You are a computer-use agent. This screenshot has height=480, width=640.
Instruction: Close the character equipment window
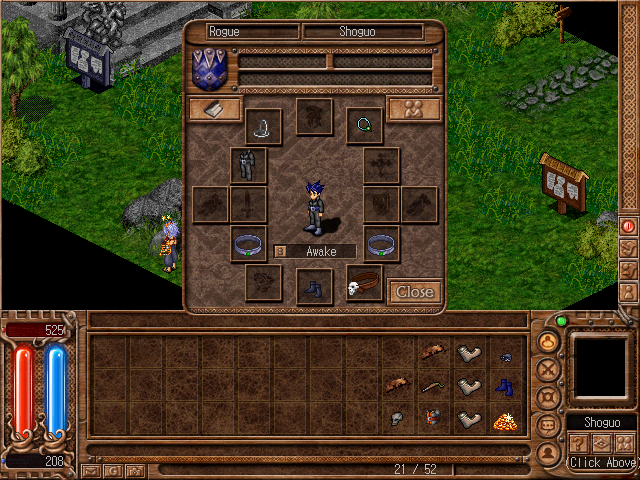(x=414, y=291)
